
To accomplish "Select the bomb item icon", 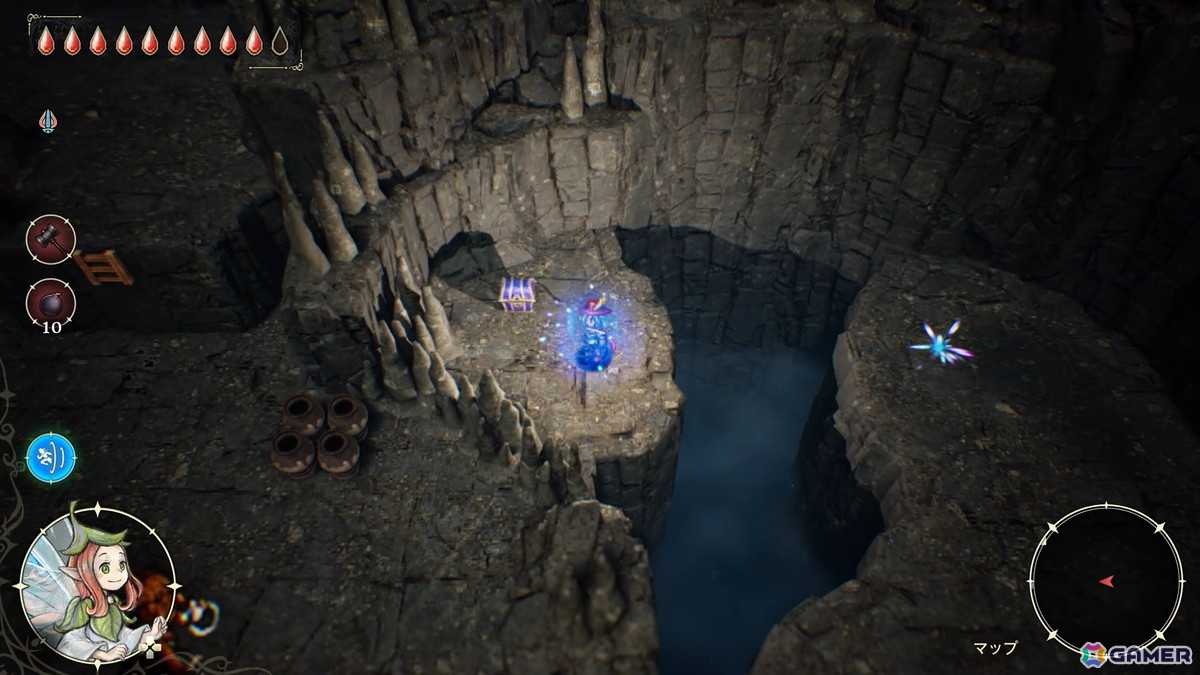I will pos(50,301).
